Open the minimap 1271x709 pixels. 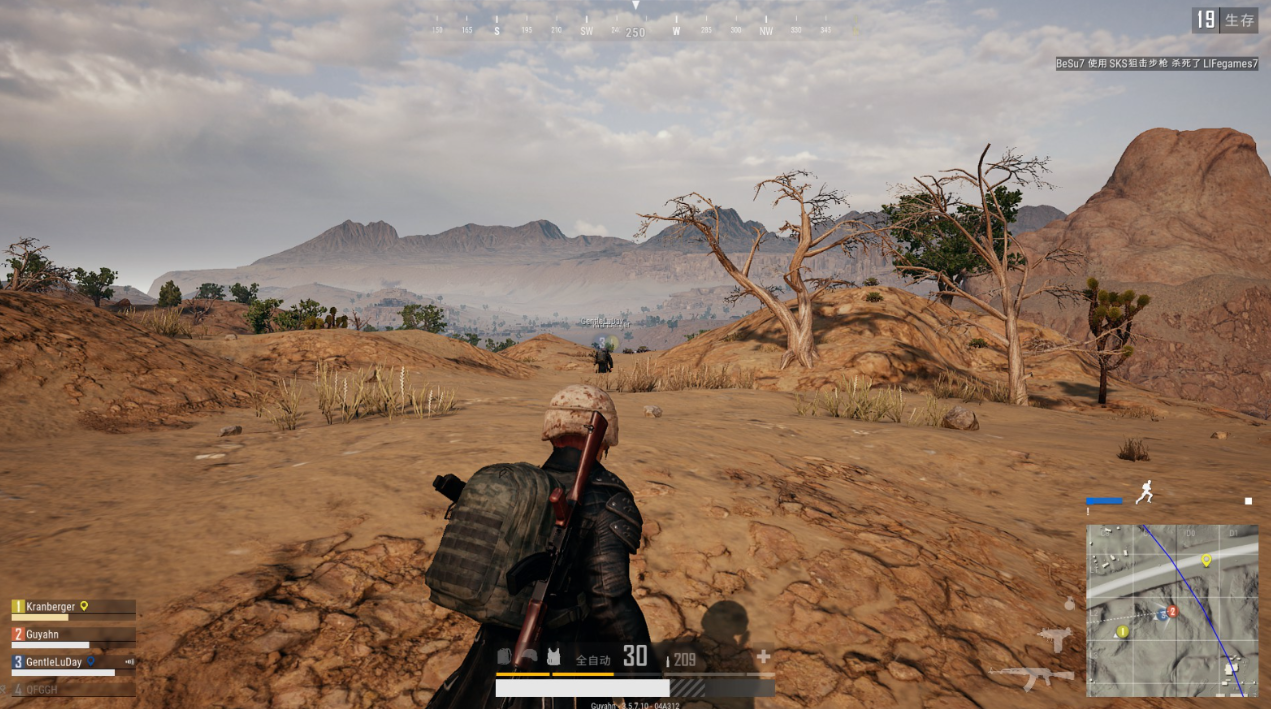1172,610
